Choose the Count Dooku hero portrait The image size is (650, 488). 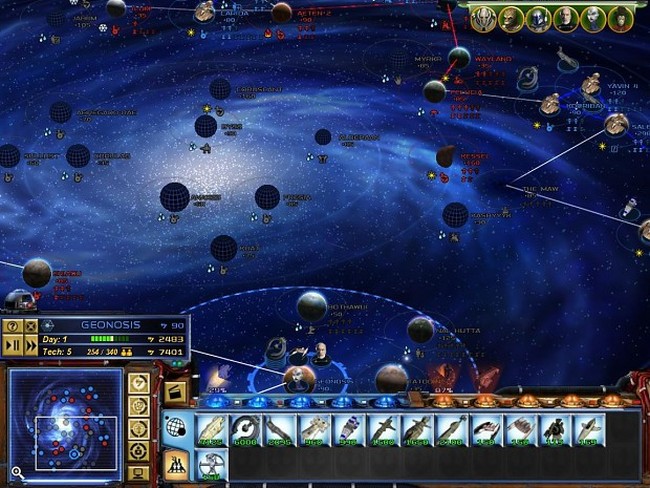566,16
